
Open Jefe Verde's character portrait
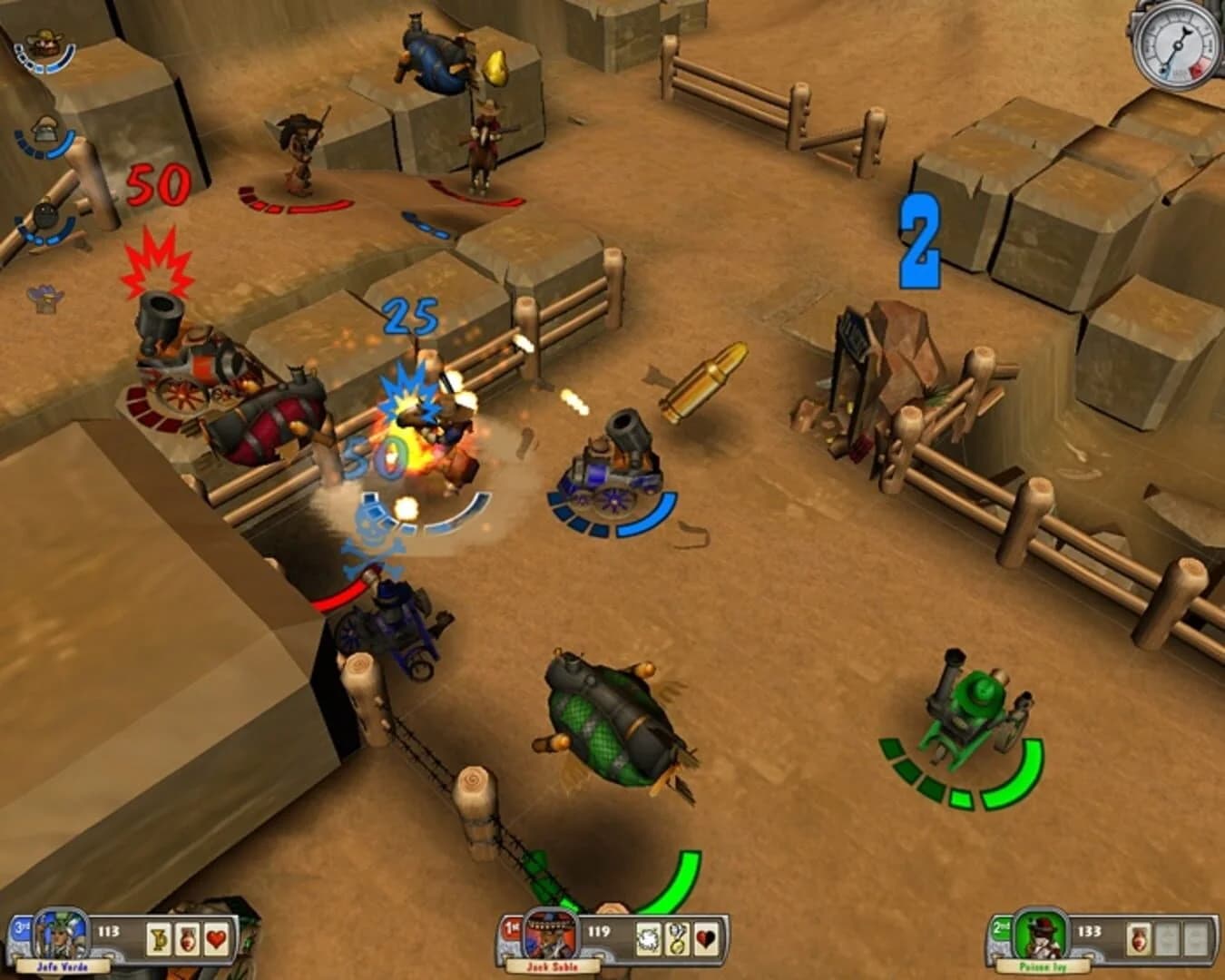(59, 935)
